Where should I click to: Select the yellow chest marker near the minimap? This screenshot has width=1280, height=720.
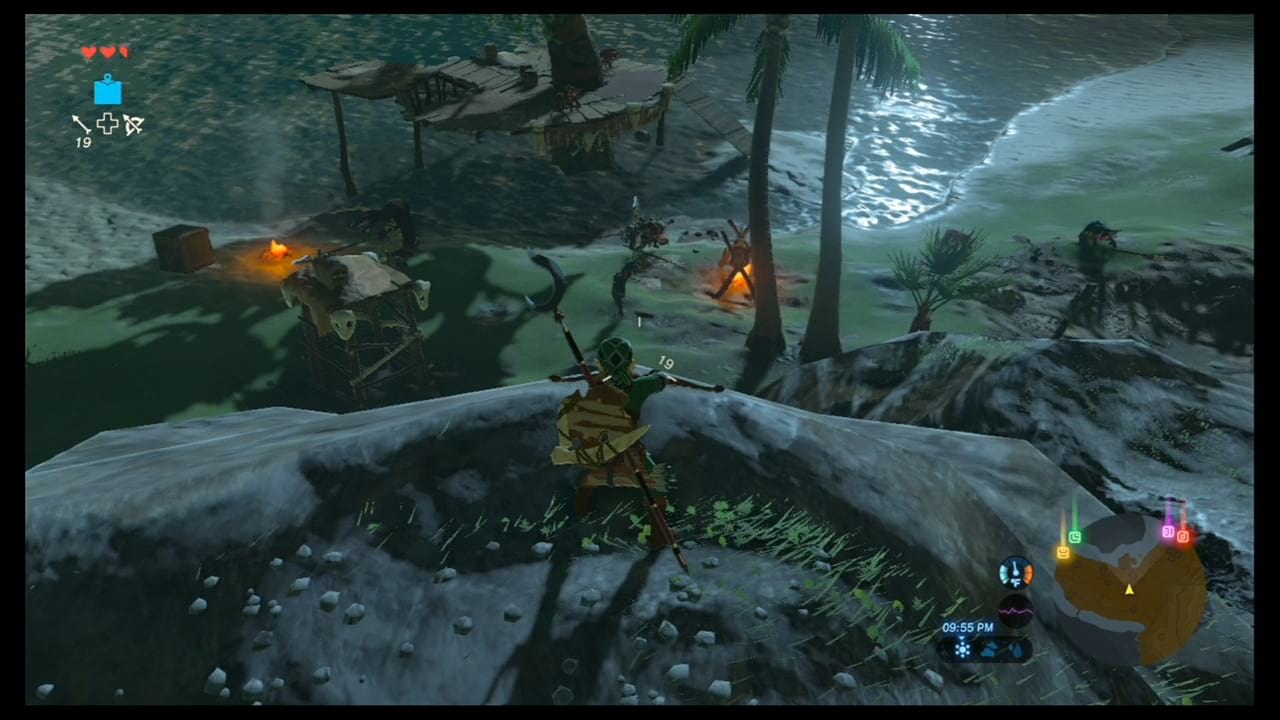(x=1062, y=552)
